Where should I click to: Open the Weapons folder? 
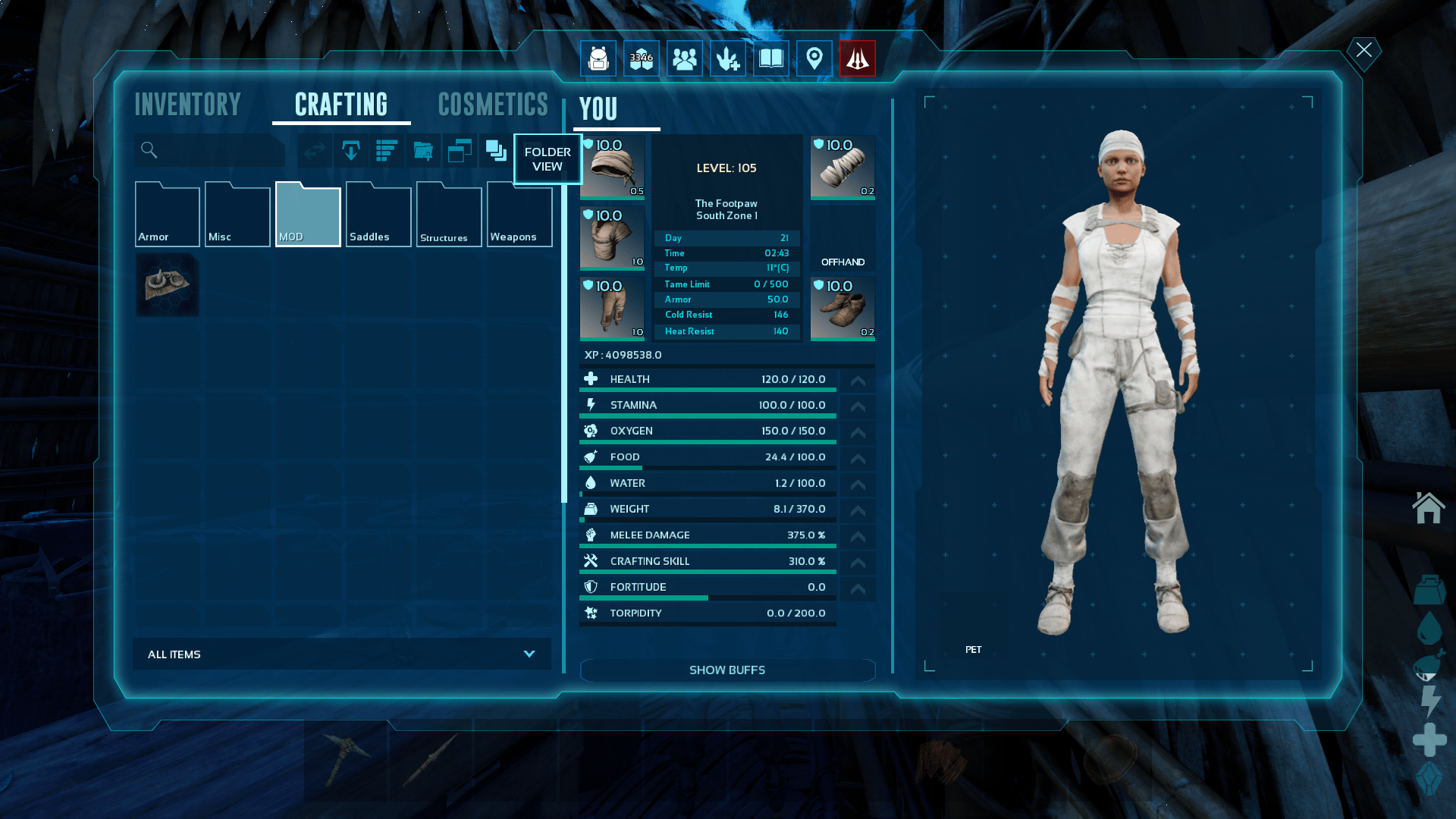(x=519, y=215)
